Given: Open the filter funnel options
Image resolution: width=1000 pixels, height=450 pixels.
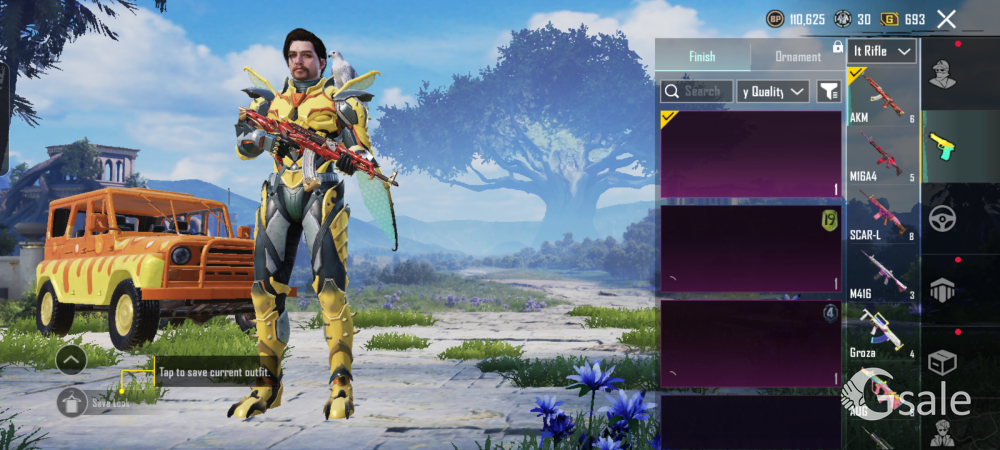Looking at the screenshot, I should [x=828, y=91].
